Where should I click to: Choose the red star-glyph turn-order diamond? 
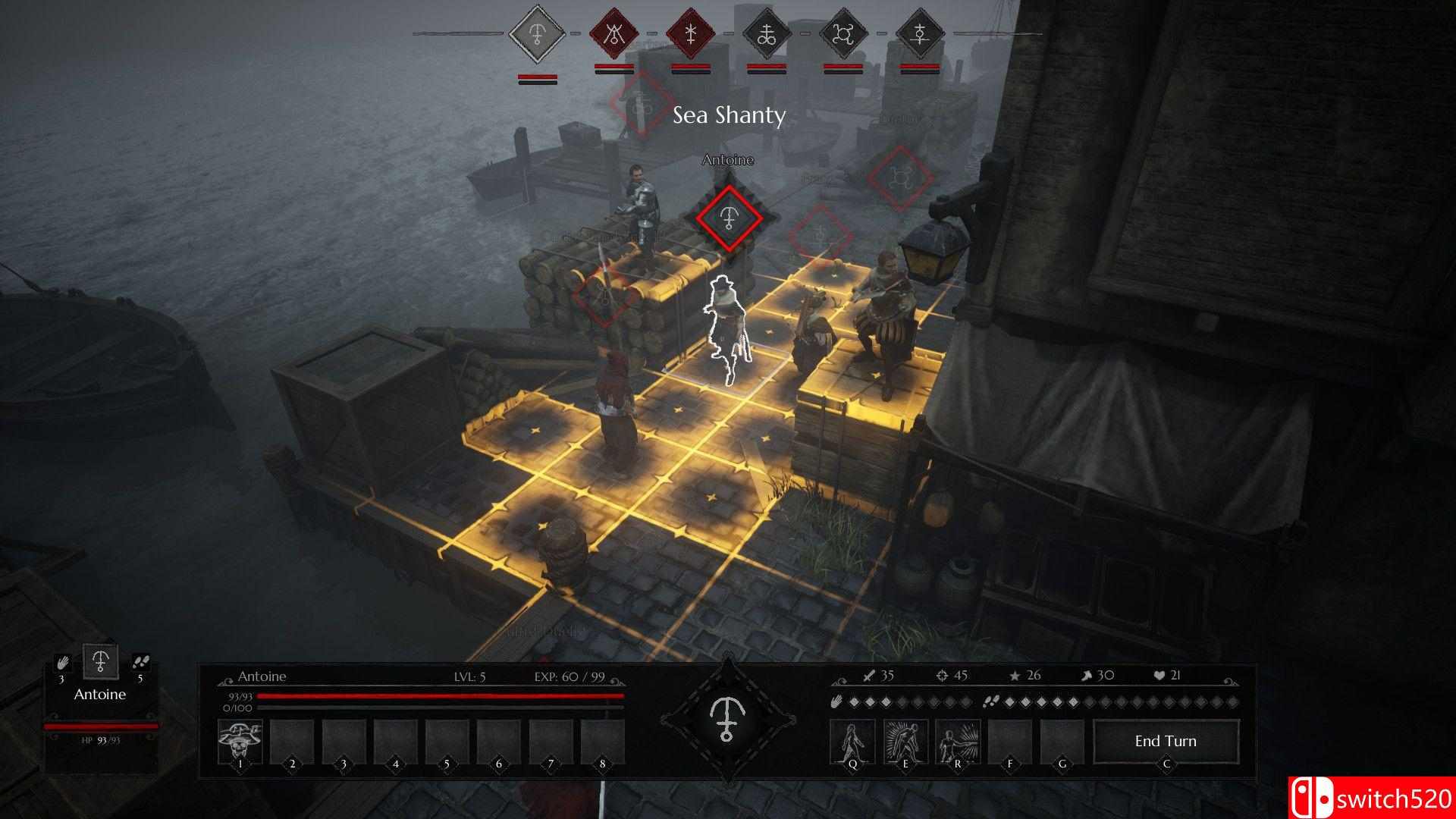pos(690,34)
